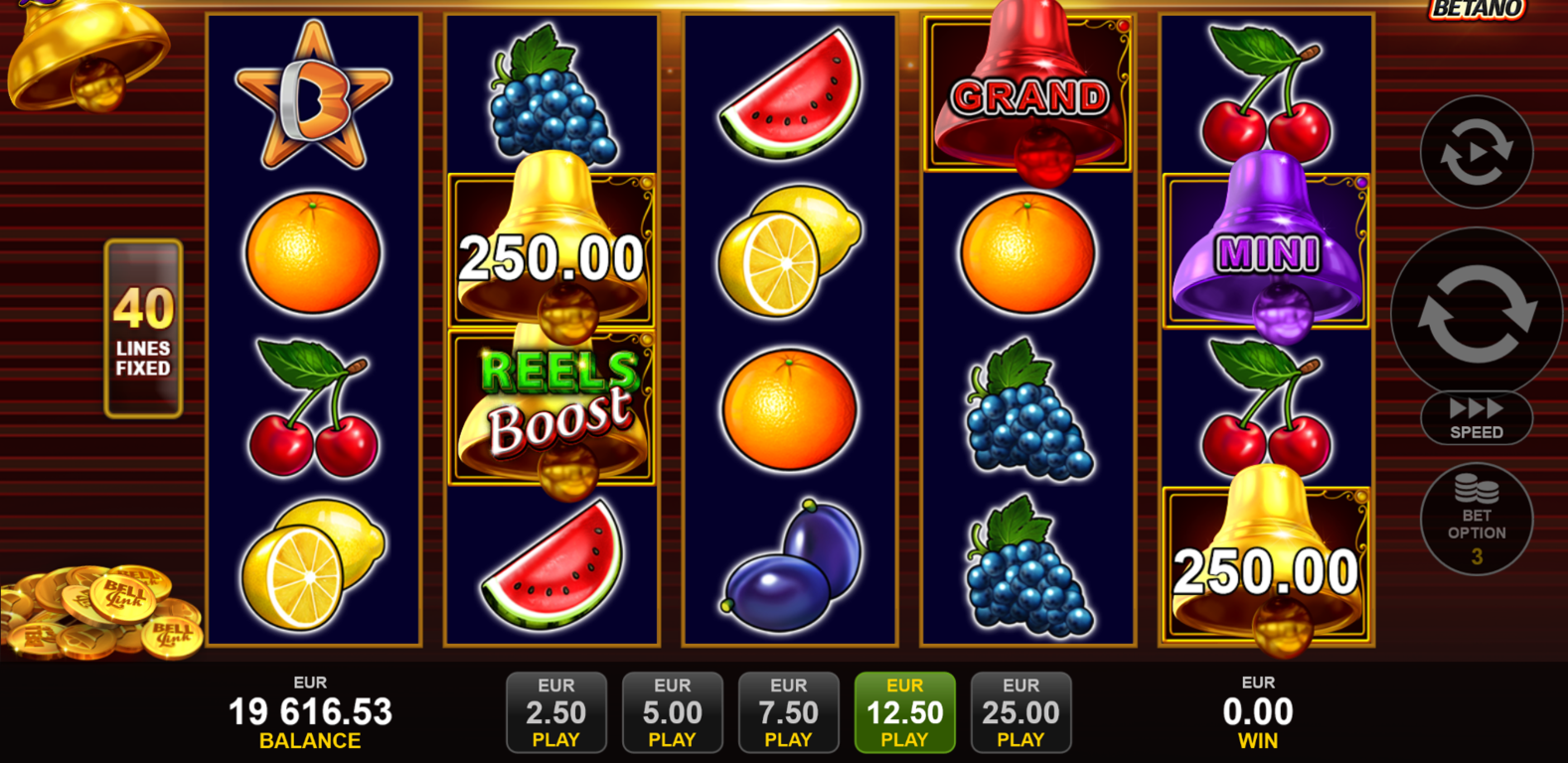This screenshot has height=763, width=1568.
Task: Open the Autoplay spin icon
Action: point(1474,153)
